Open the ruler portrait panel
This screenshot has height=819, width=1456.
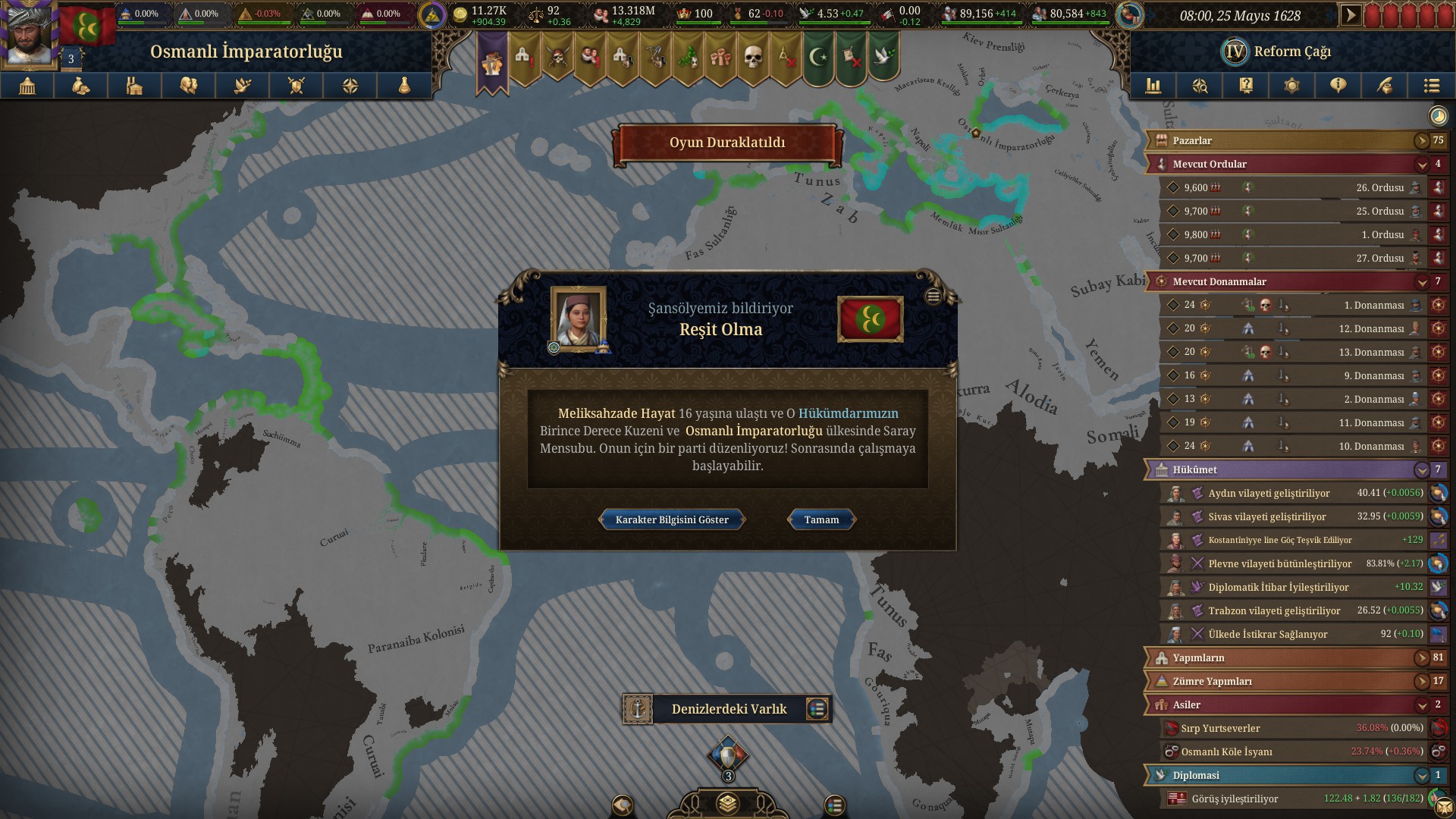[x=29, y=34]
